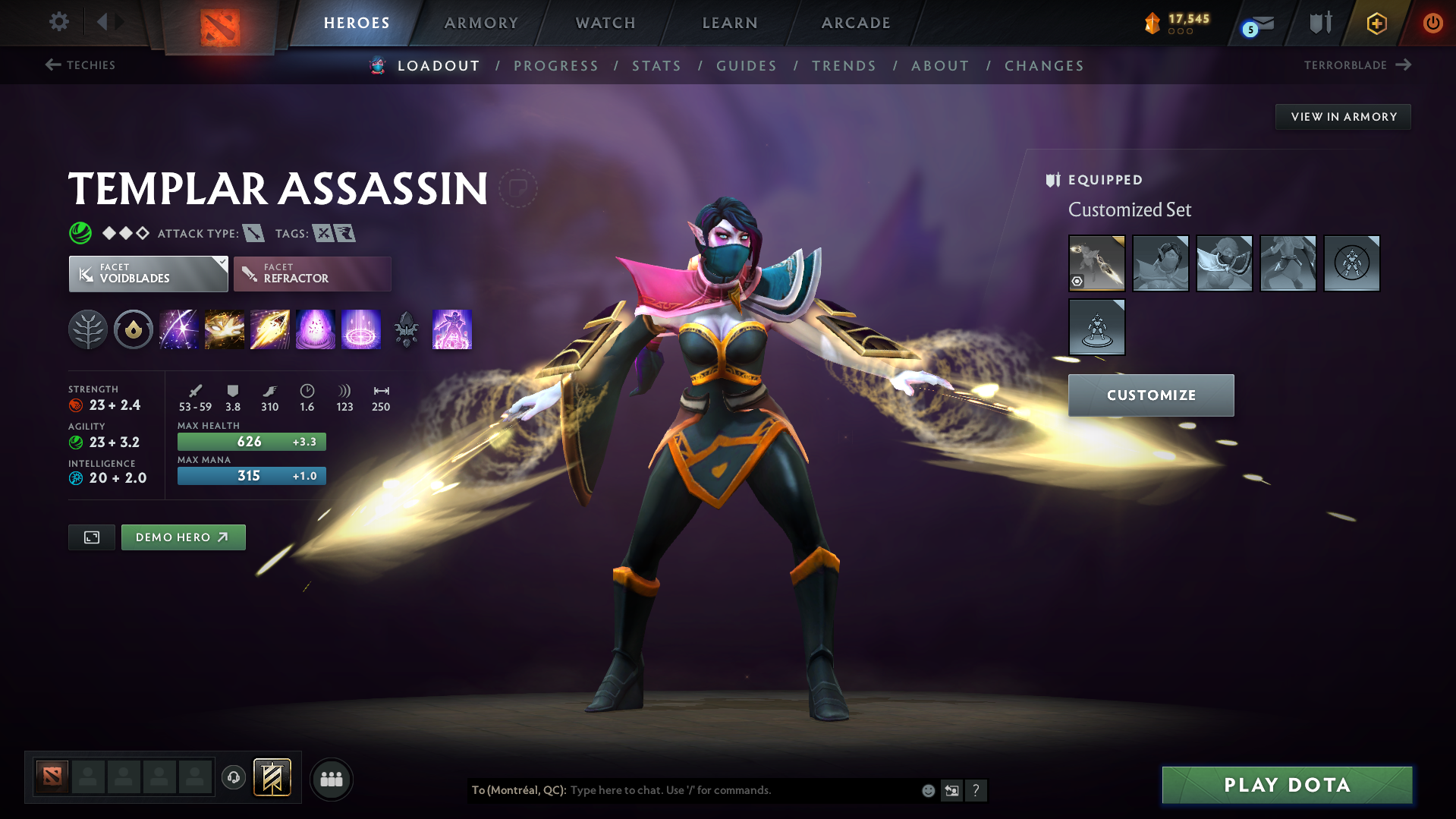Screen dimensions: 1456x819
Task: Expand the Voidblades facet dropdown arrow
Action: pyautogui.click(x=221, y=263)
